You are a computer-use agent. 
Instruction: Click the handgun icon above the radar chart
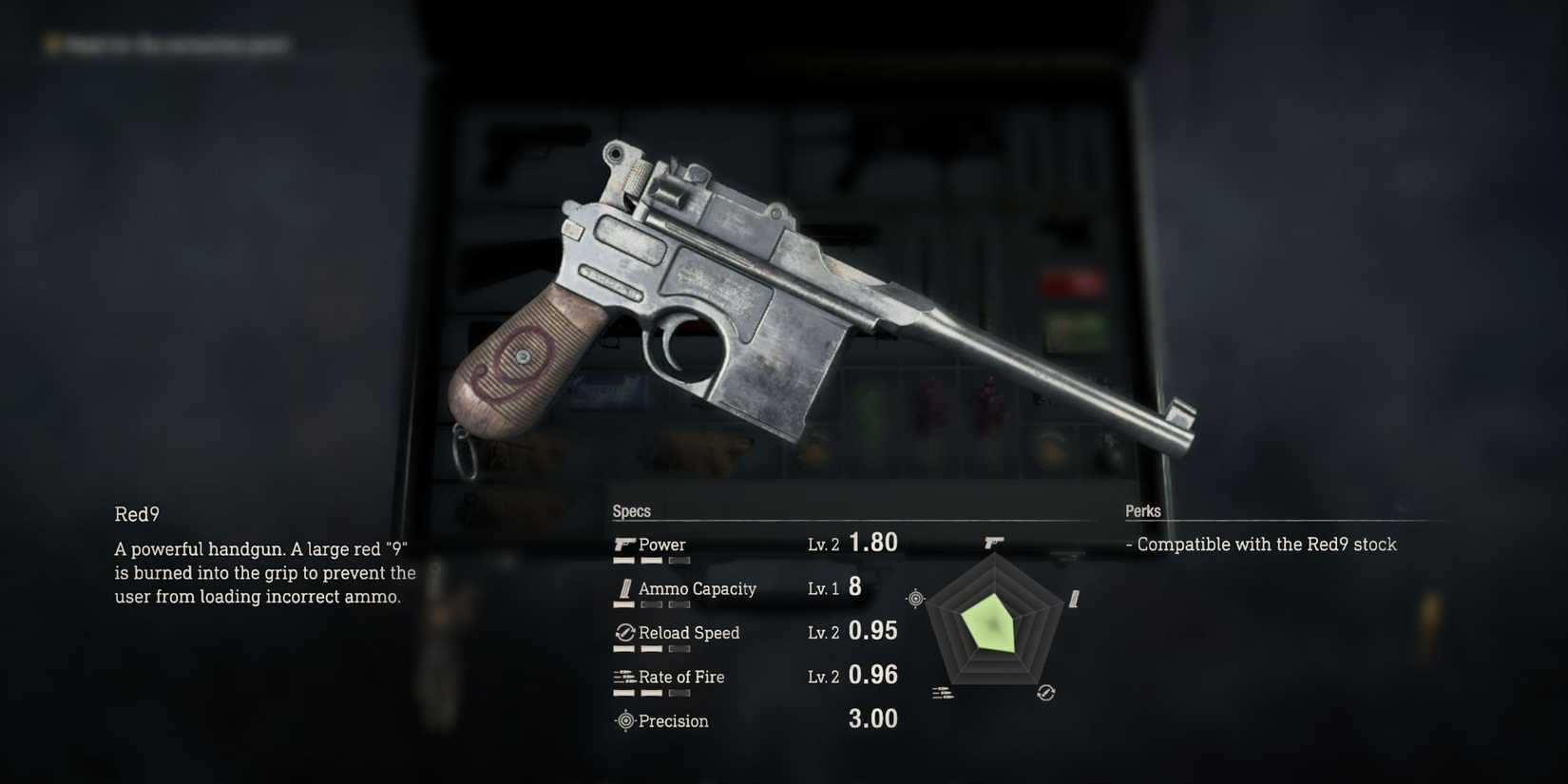[x=992, y=542]
